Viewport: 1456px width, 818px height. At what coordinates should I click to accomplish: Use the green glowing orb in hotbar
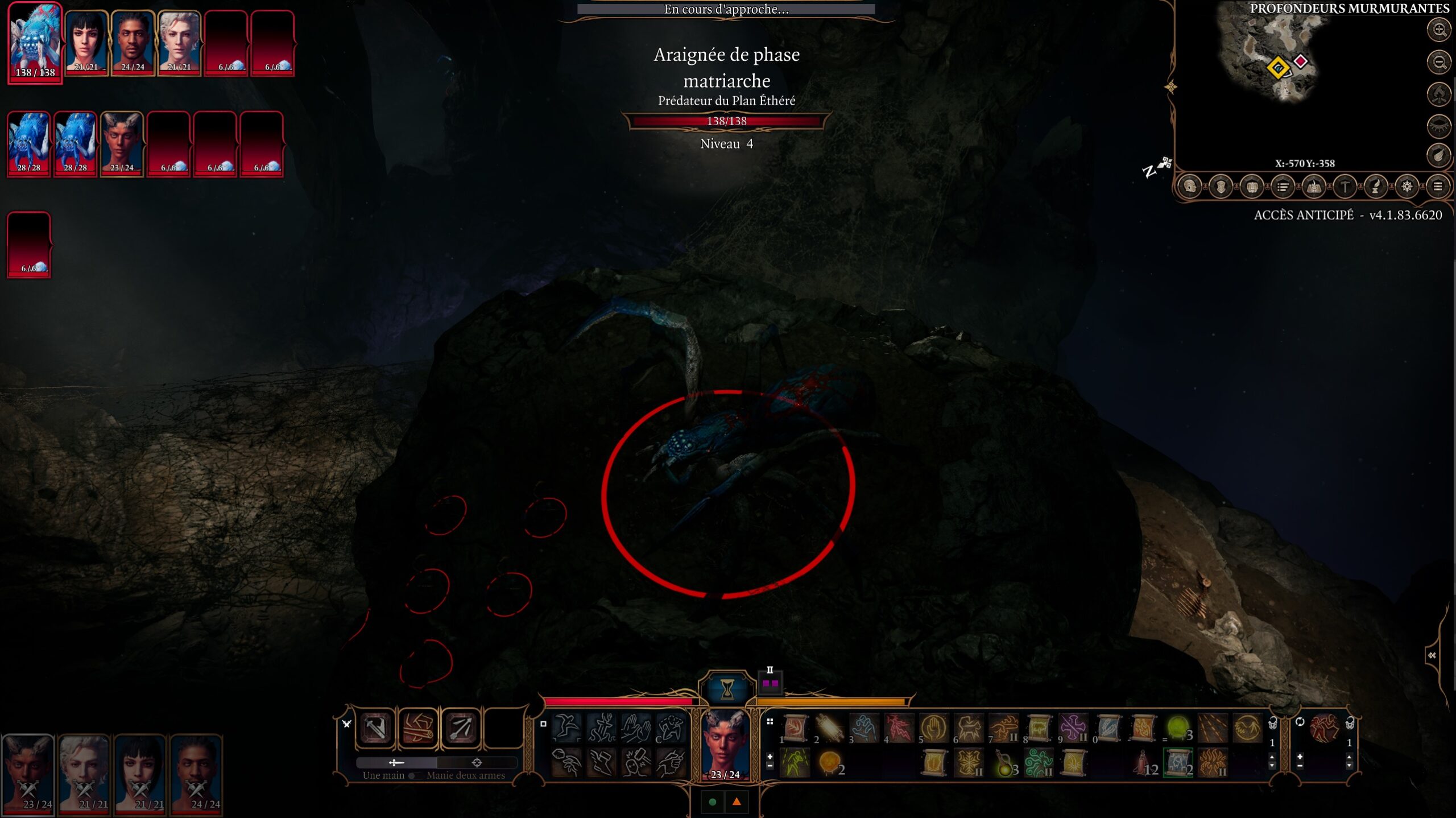coord(1177,728)
